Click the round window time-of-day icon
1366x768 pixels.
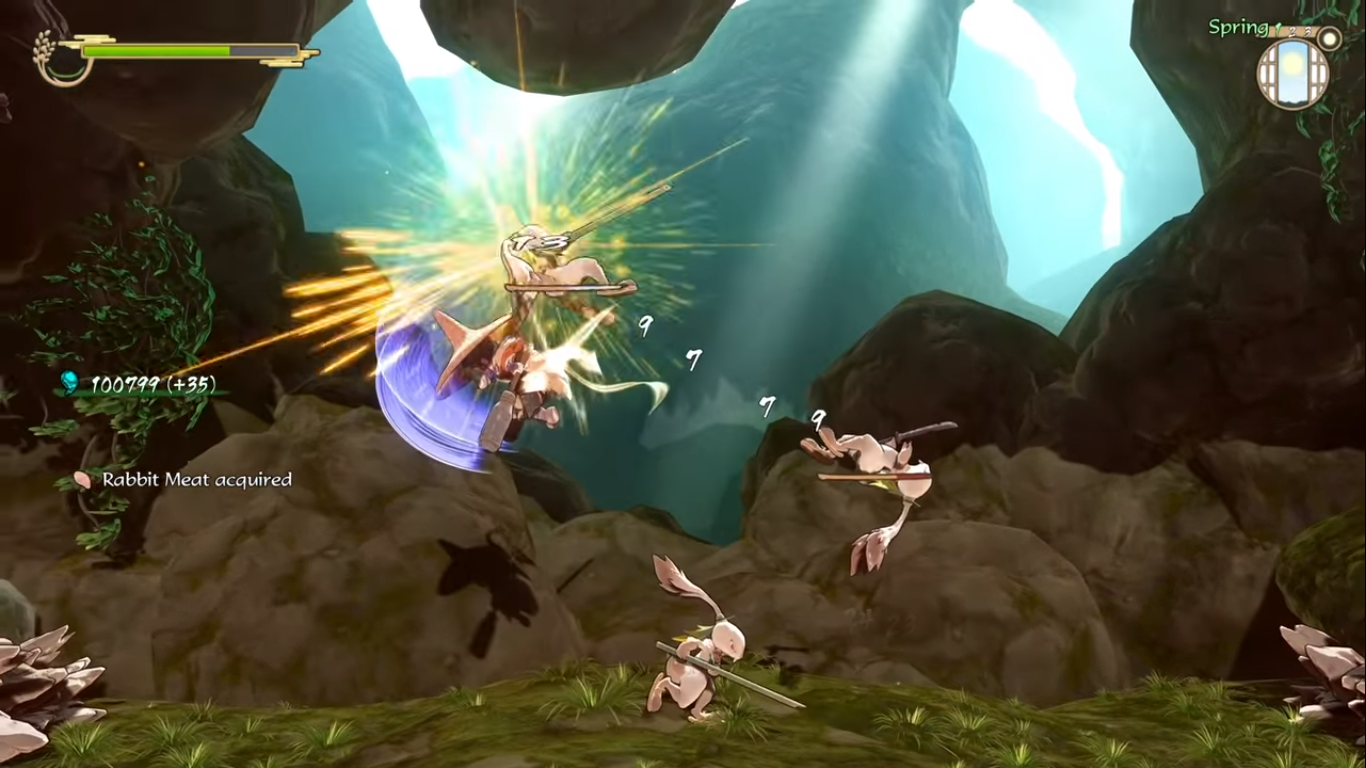(1292, 74)
